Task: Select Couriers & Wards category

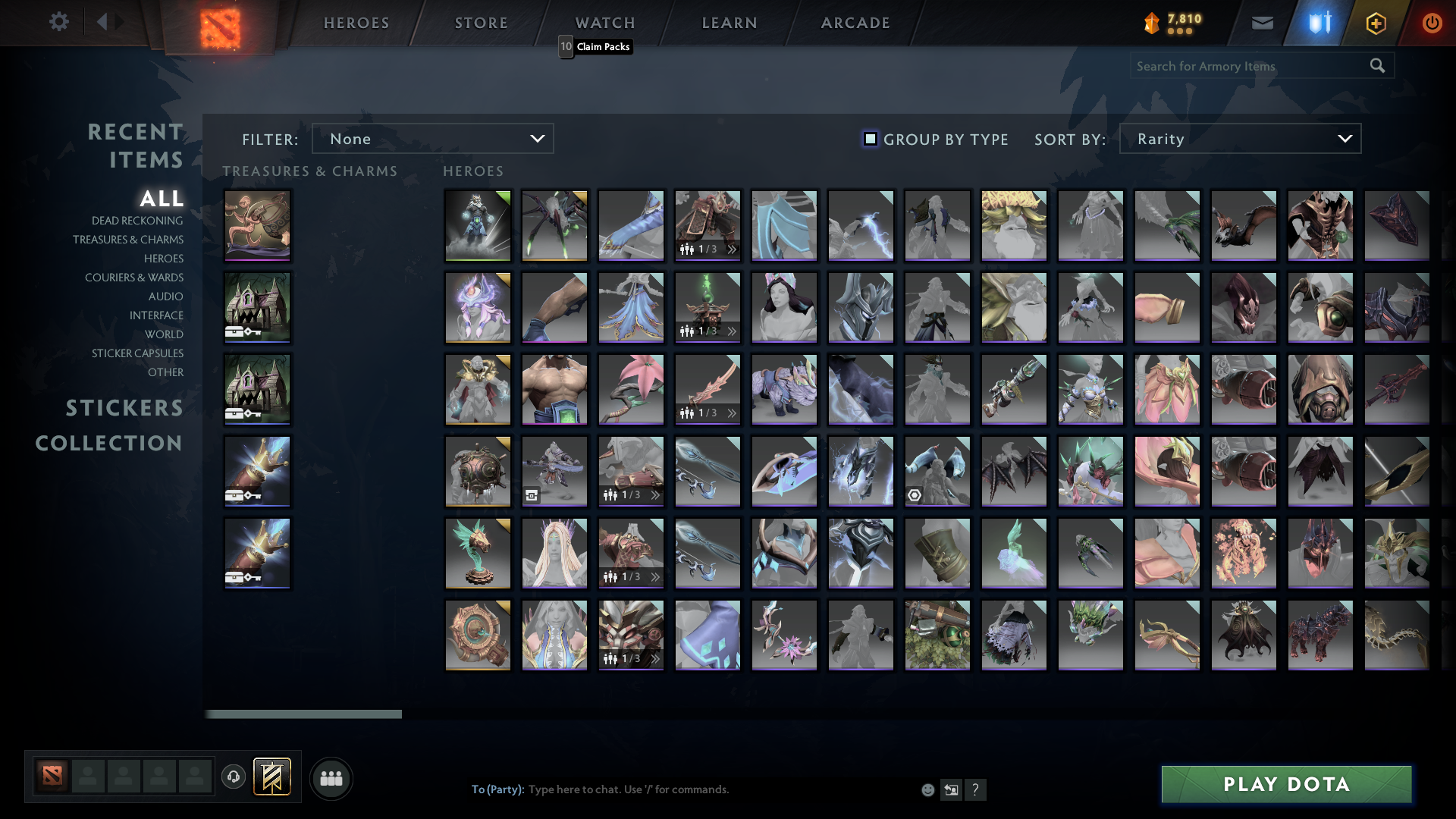Action: point(134,278)
